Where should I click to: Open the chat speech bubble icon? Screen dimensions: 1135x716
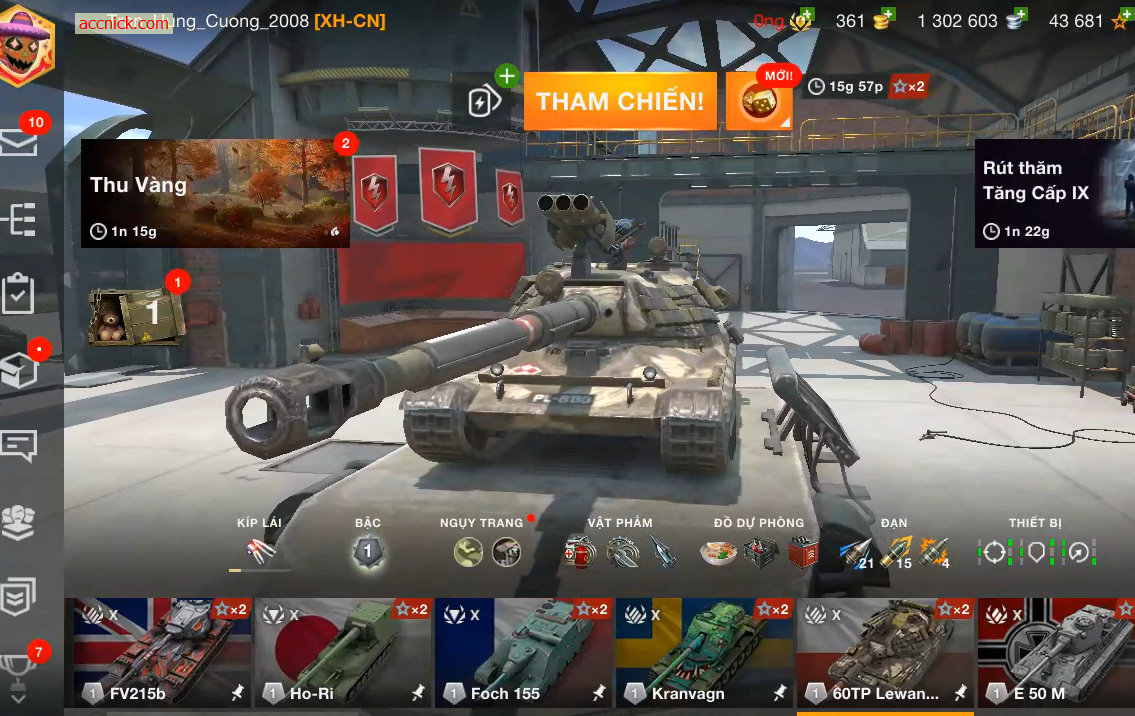(x=19, y=445)
